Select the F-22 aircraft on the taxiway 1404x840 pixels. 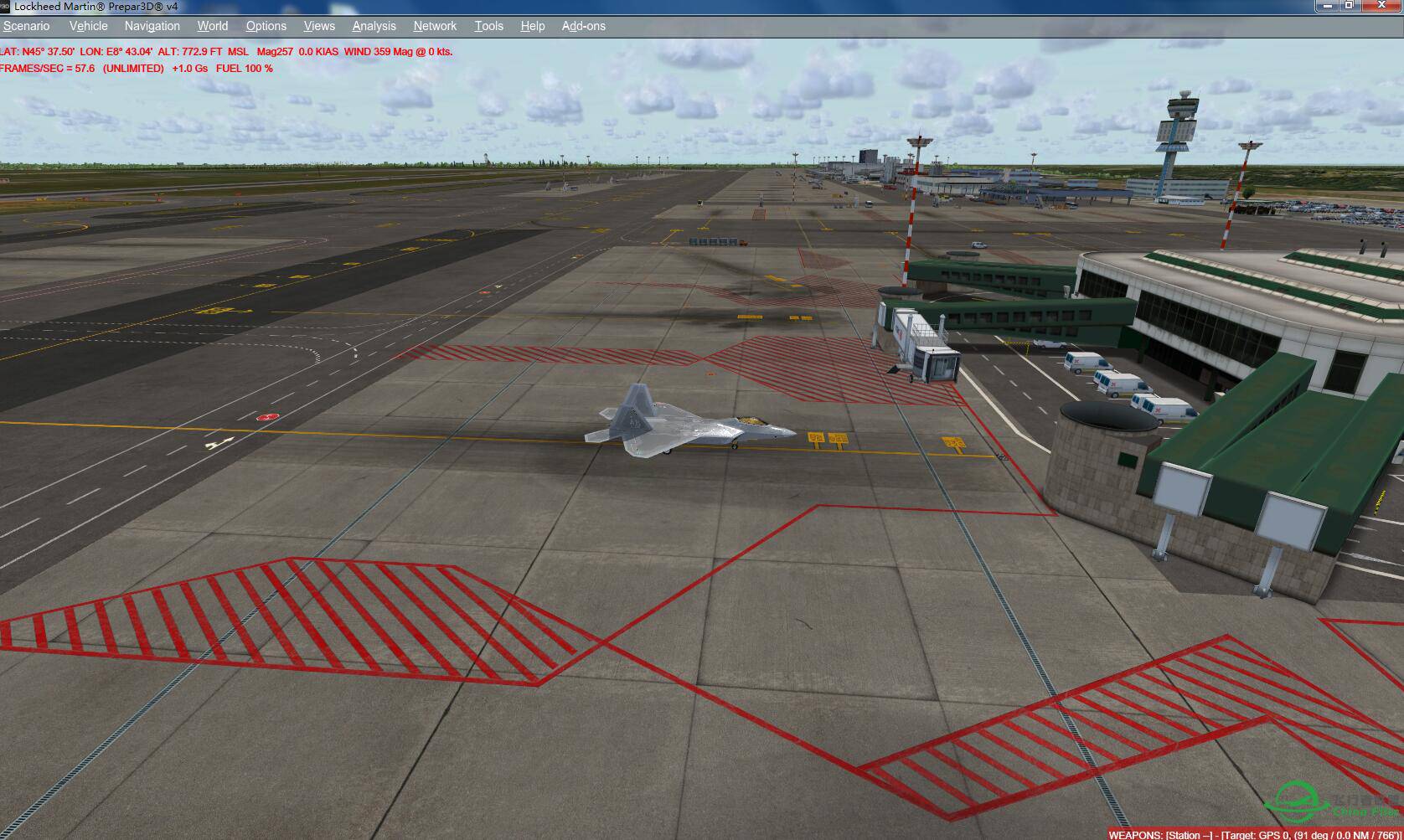(x=687, y=423)
